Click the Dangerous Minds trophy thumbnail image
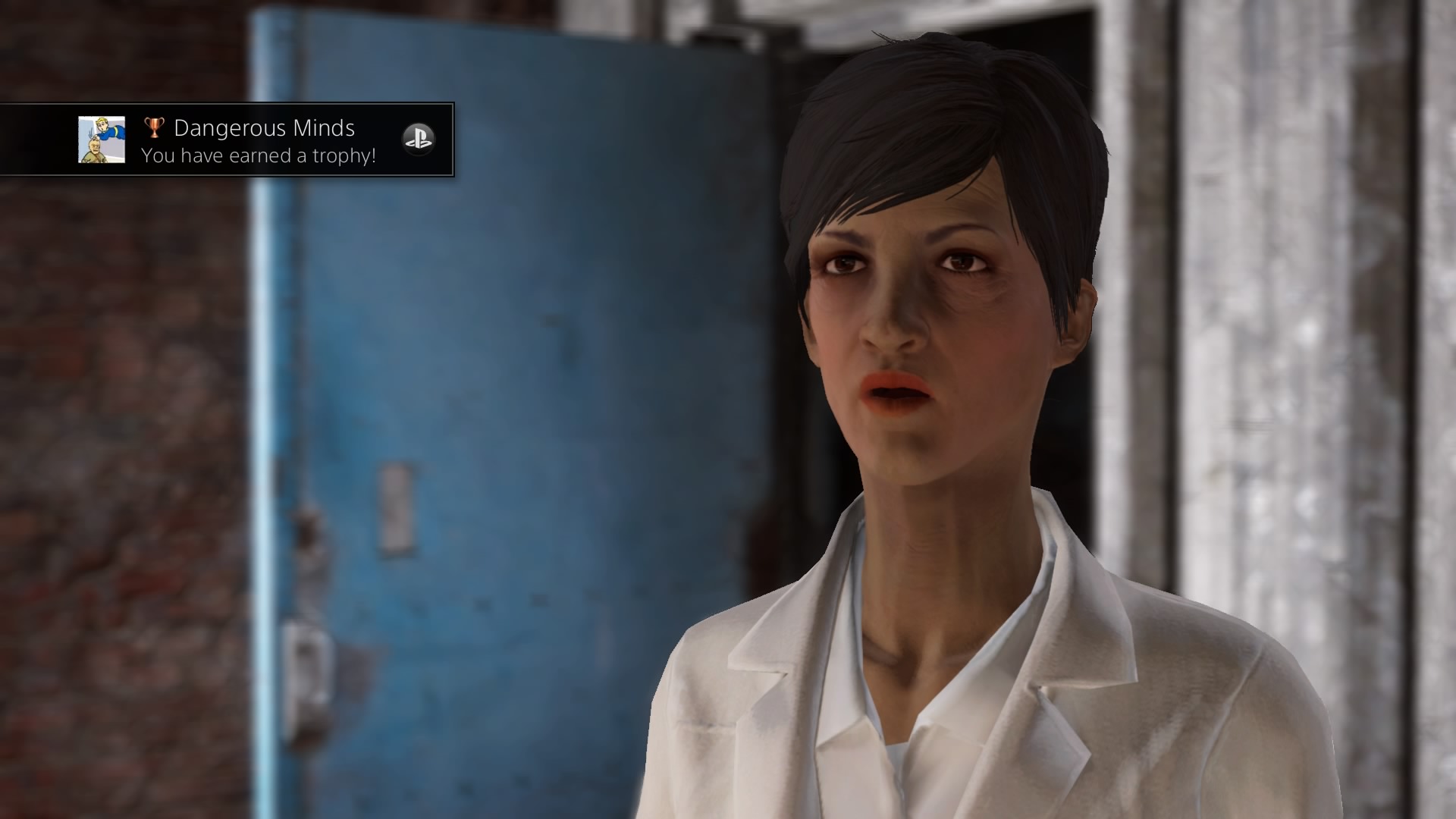 pyautogui.click(x=102, y=140)
